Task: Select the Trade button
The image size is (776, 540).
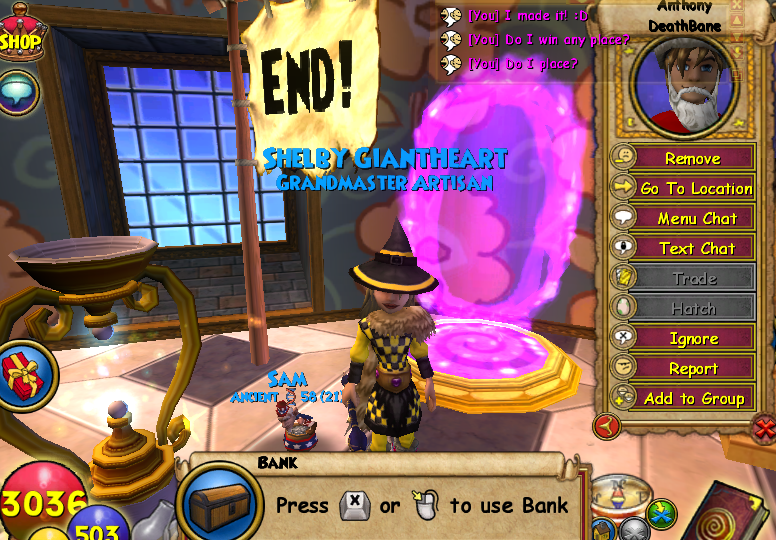Action: 693,278
